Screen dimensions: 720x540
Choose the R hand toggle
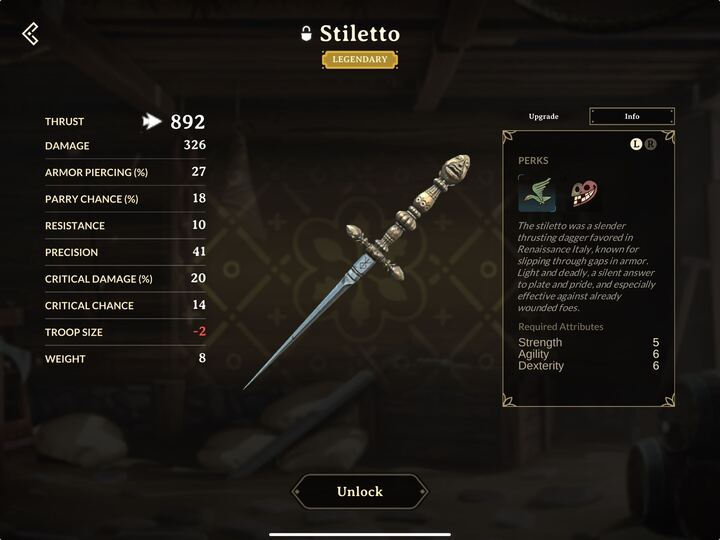pyautogui.click(x=651, y=144)
